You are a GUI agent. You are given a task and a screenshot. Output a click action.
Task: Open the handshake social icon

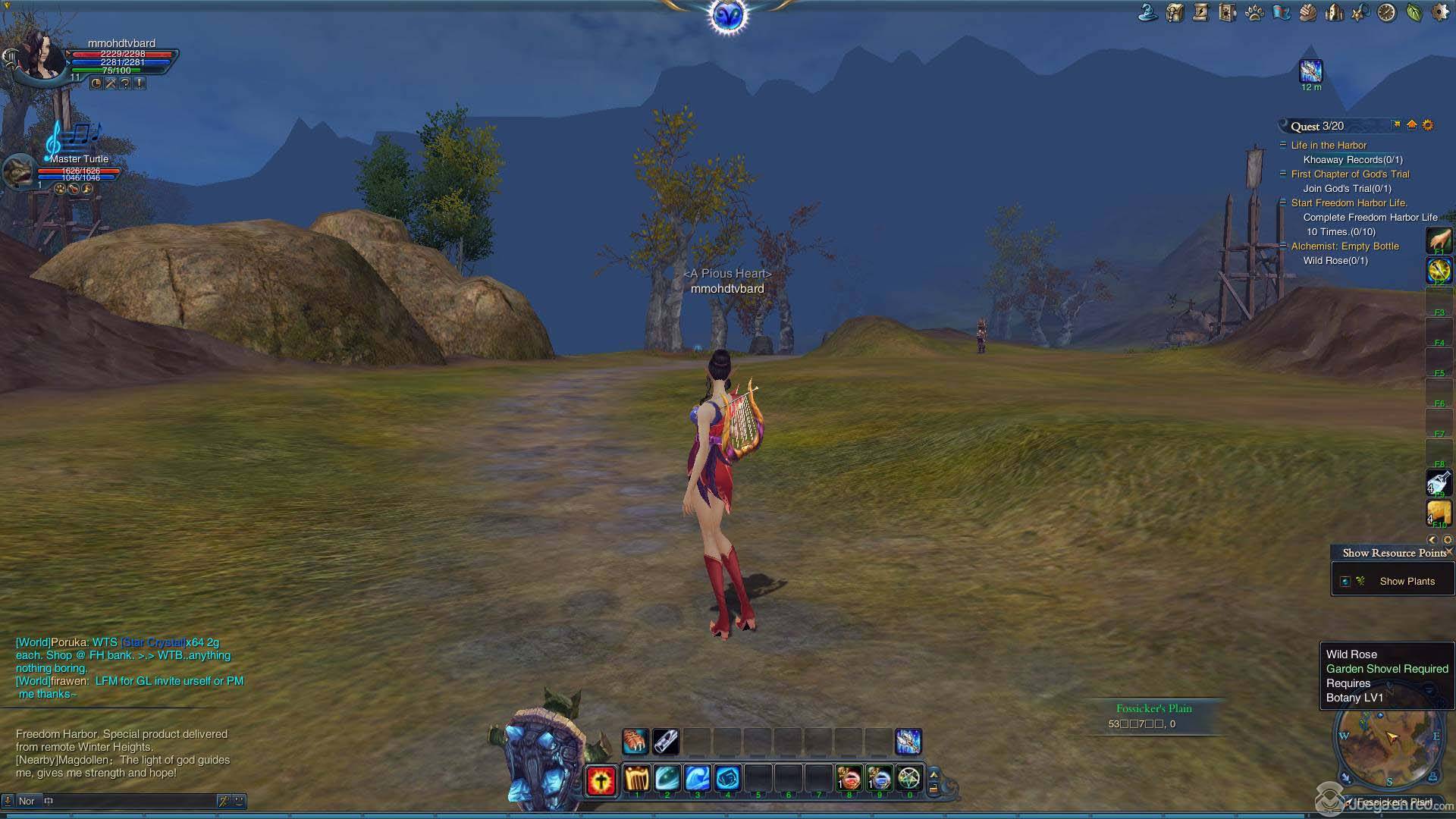coord(1307,12)
